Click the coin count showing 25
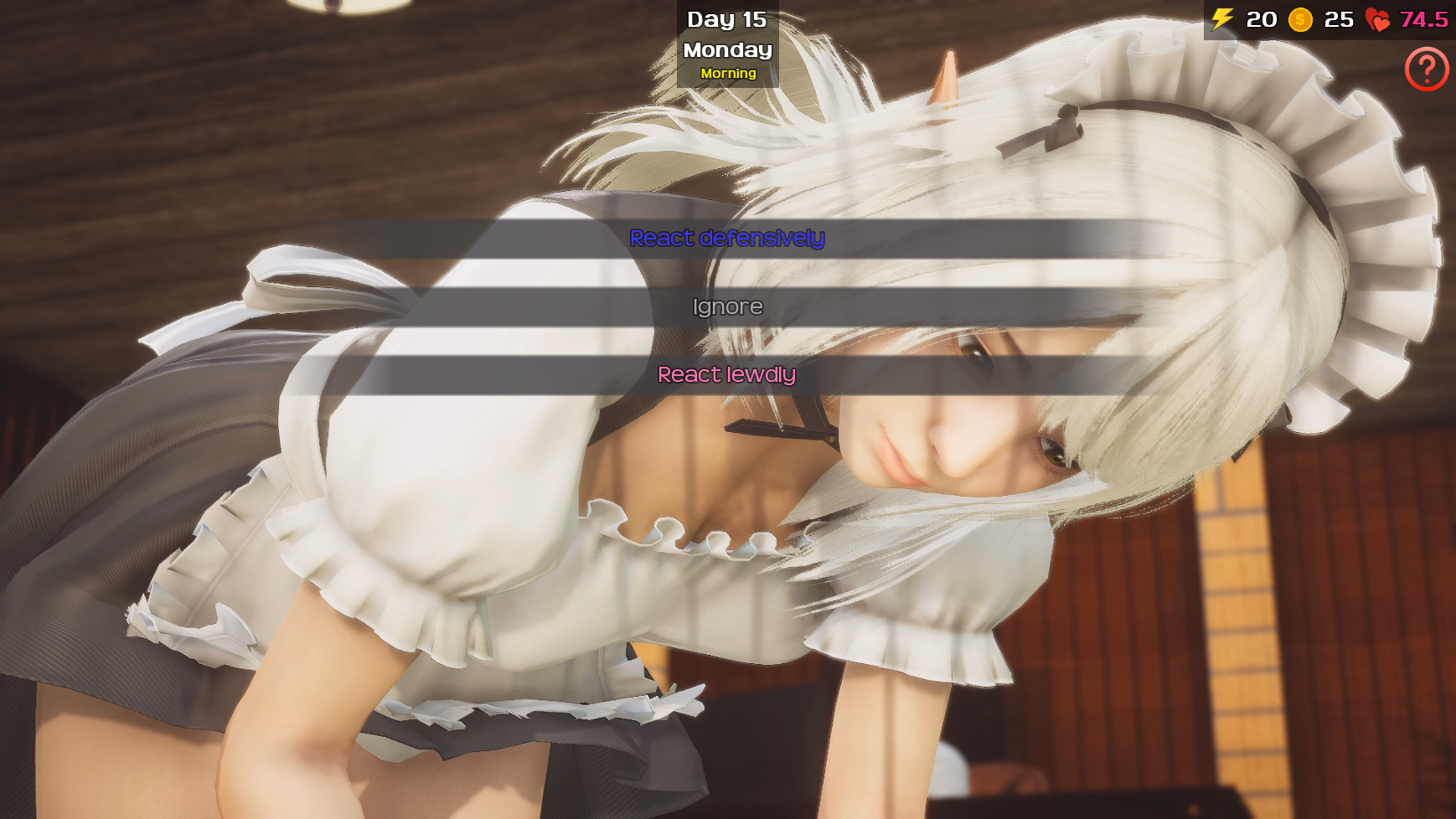Screen dimensions: 1456x819 1340,18
